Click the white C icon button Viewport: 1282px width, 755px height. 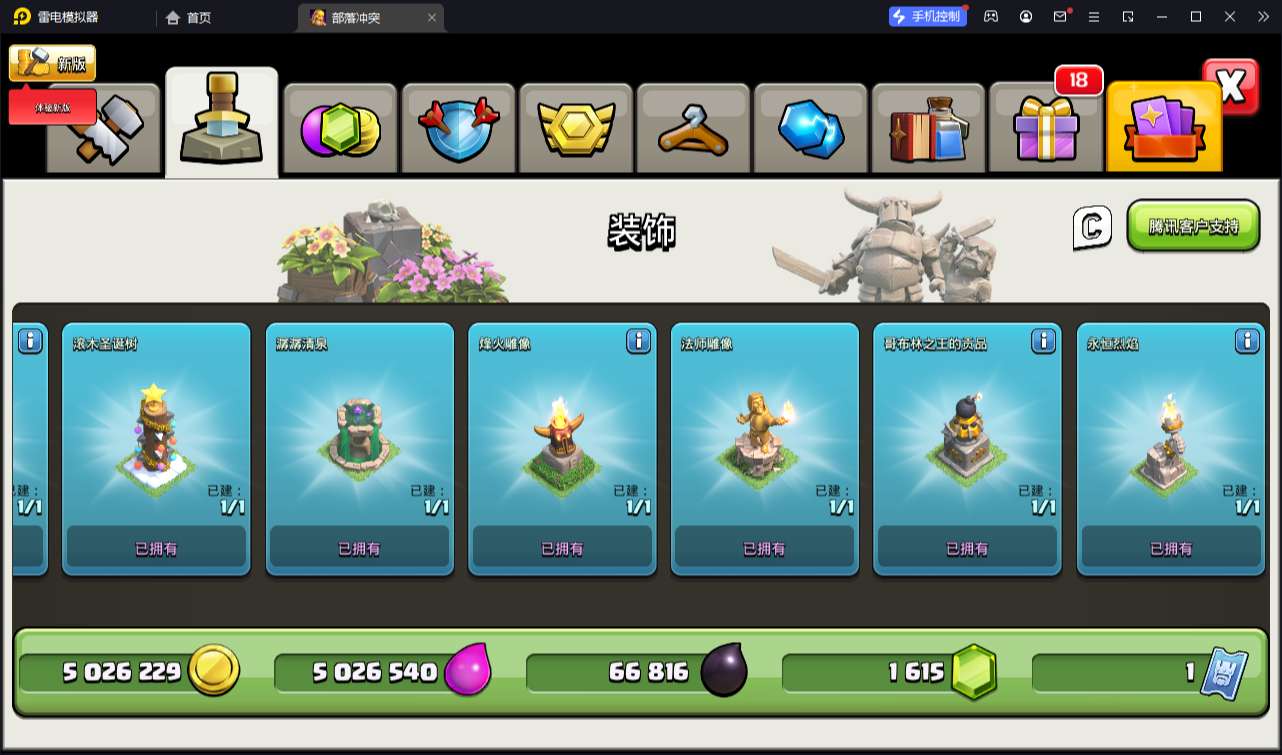click(1092, 227)
